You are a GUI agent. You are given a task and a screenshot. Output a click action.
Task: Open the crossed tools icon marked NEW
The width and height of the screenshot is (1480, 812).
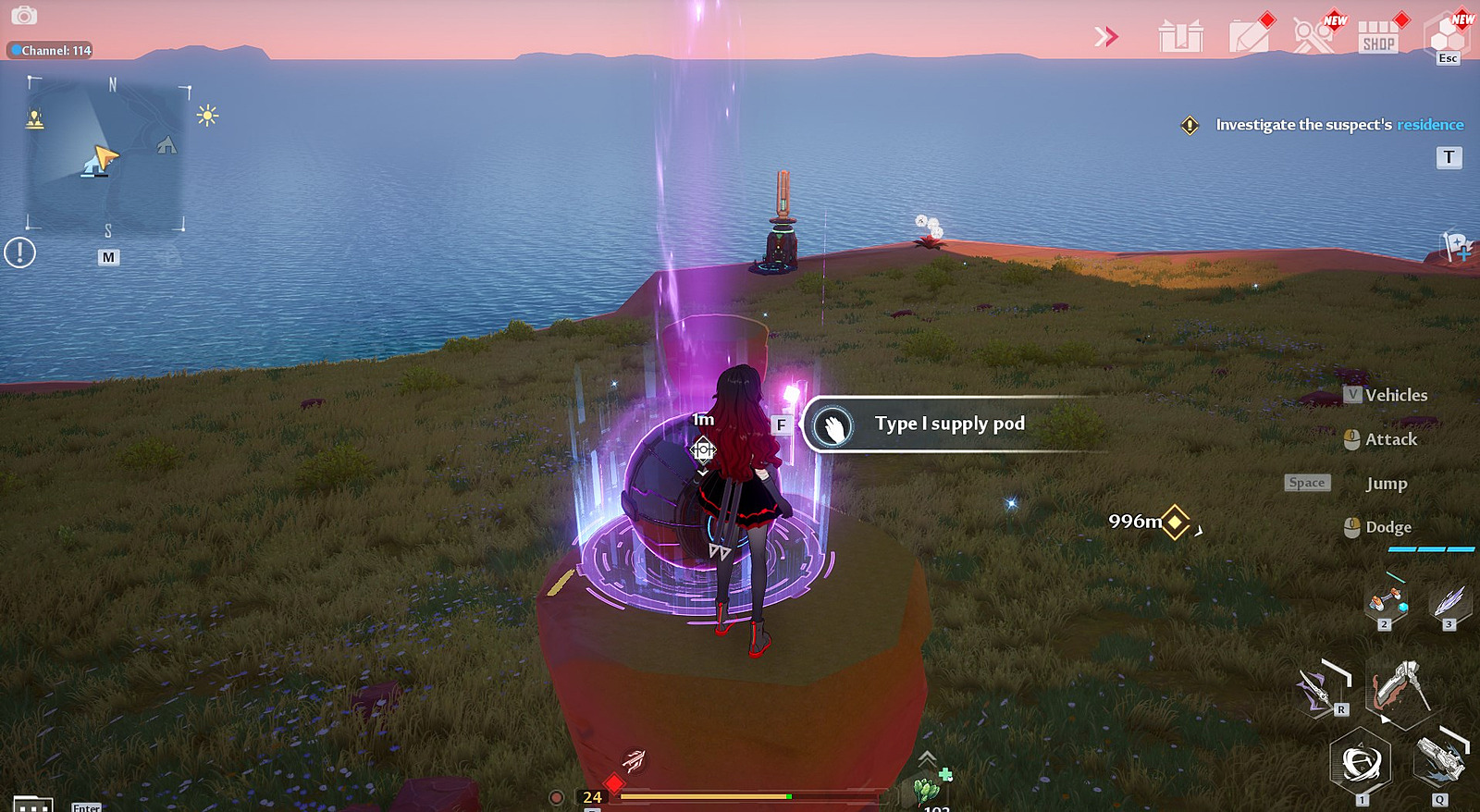tap(1313, 37)
